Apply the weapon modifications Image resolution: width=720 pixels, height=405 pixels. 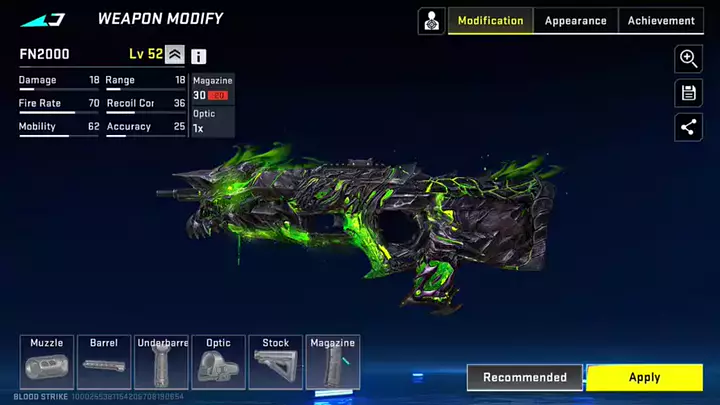pyautogui.click(x=644, y=377)
